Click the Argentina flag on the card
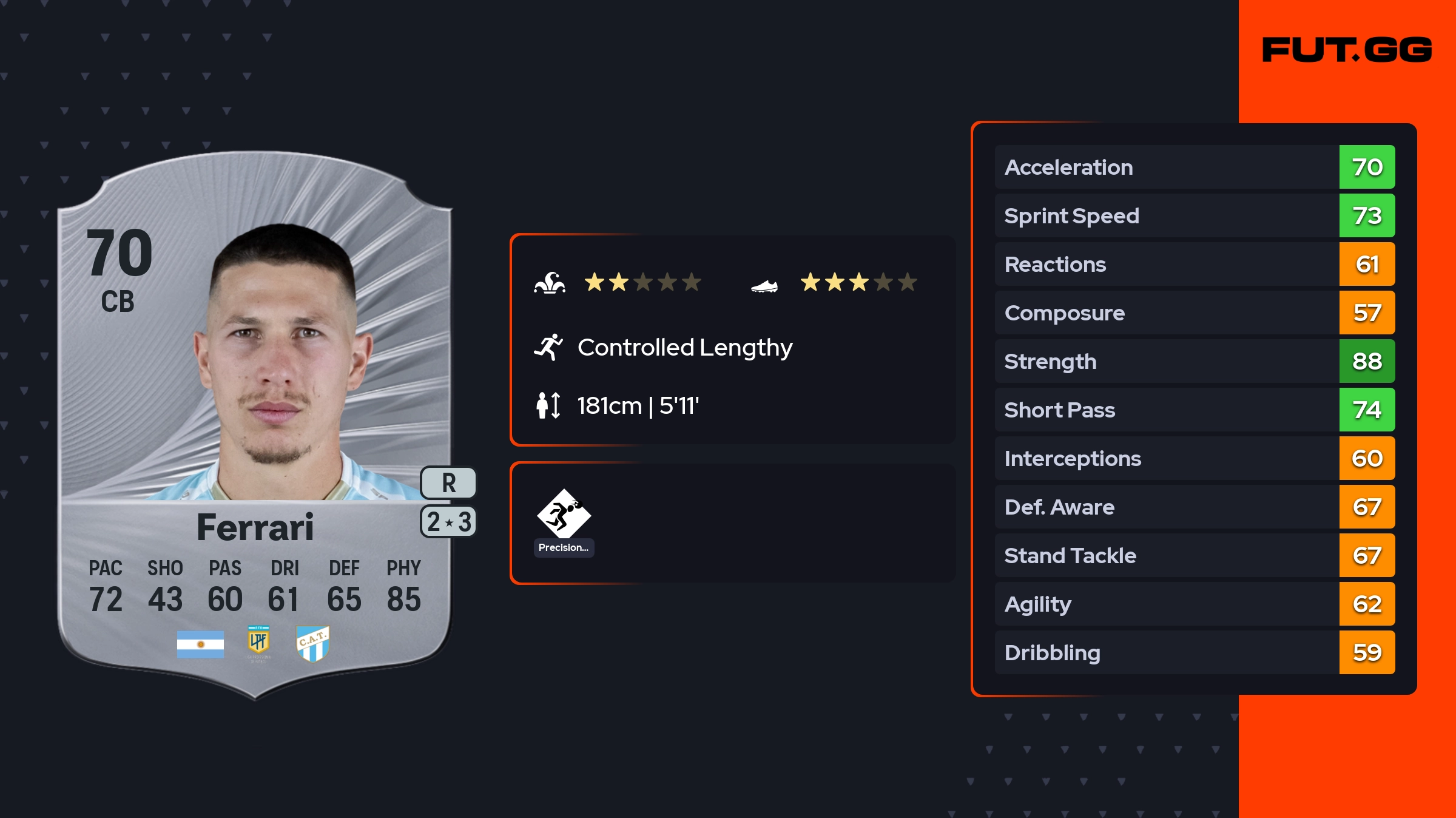 [200, 644]
